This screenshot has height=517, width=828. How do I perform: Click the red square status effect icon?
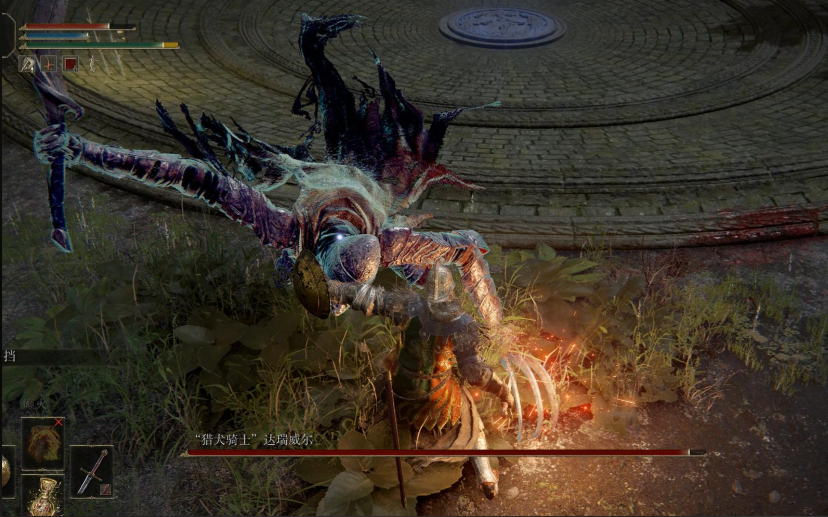71,64
